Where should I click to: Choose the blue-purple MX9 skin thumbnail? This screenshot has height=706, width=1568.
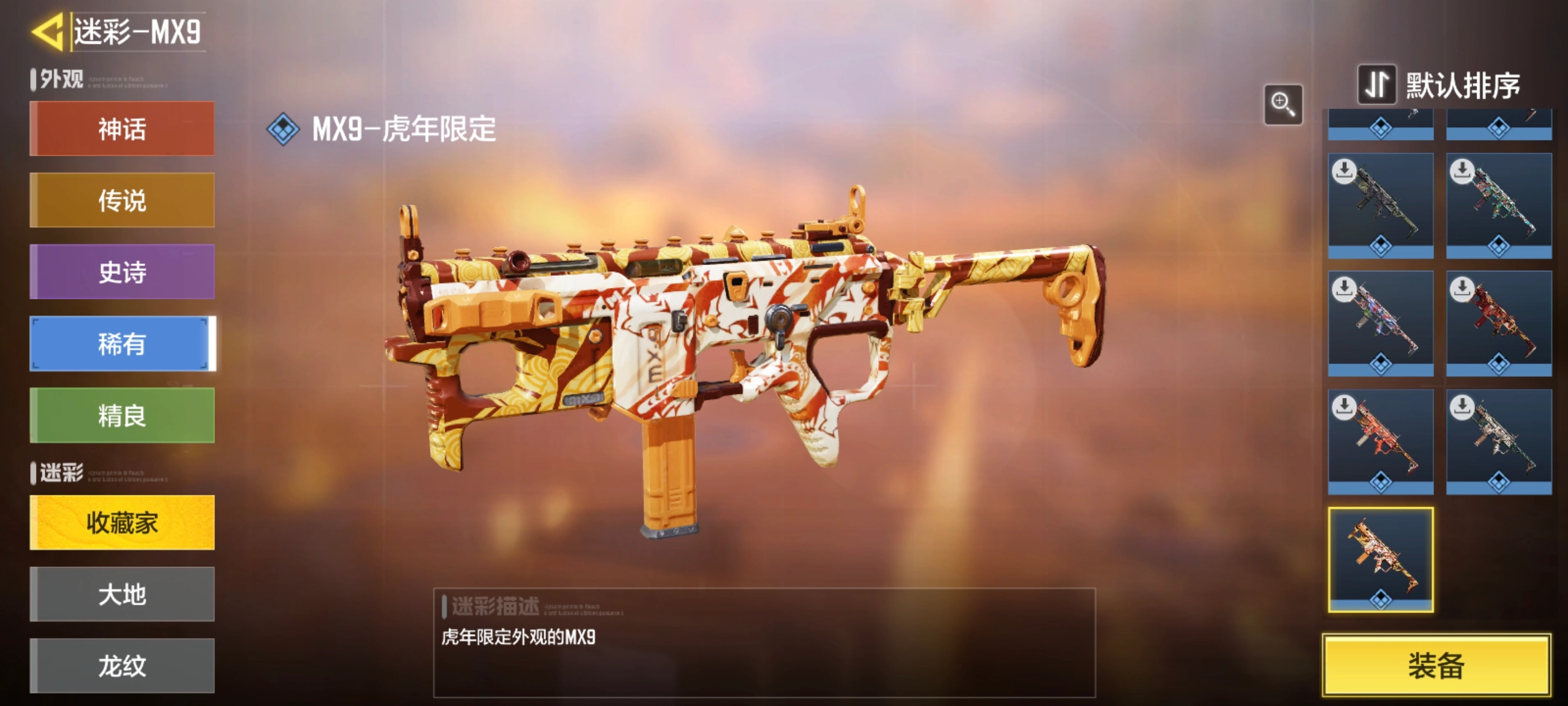click(1380, 323)
